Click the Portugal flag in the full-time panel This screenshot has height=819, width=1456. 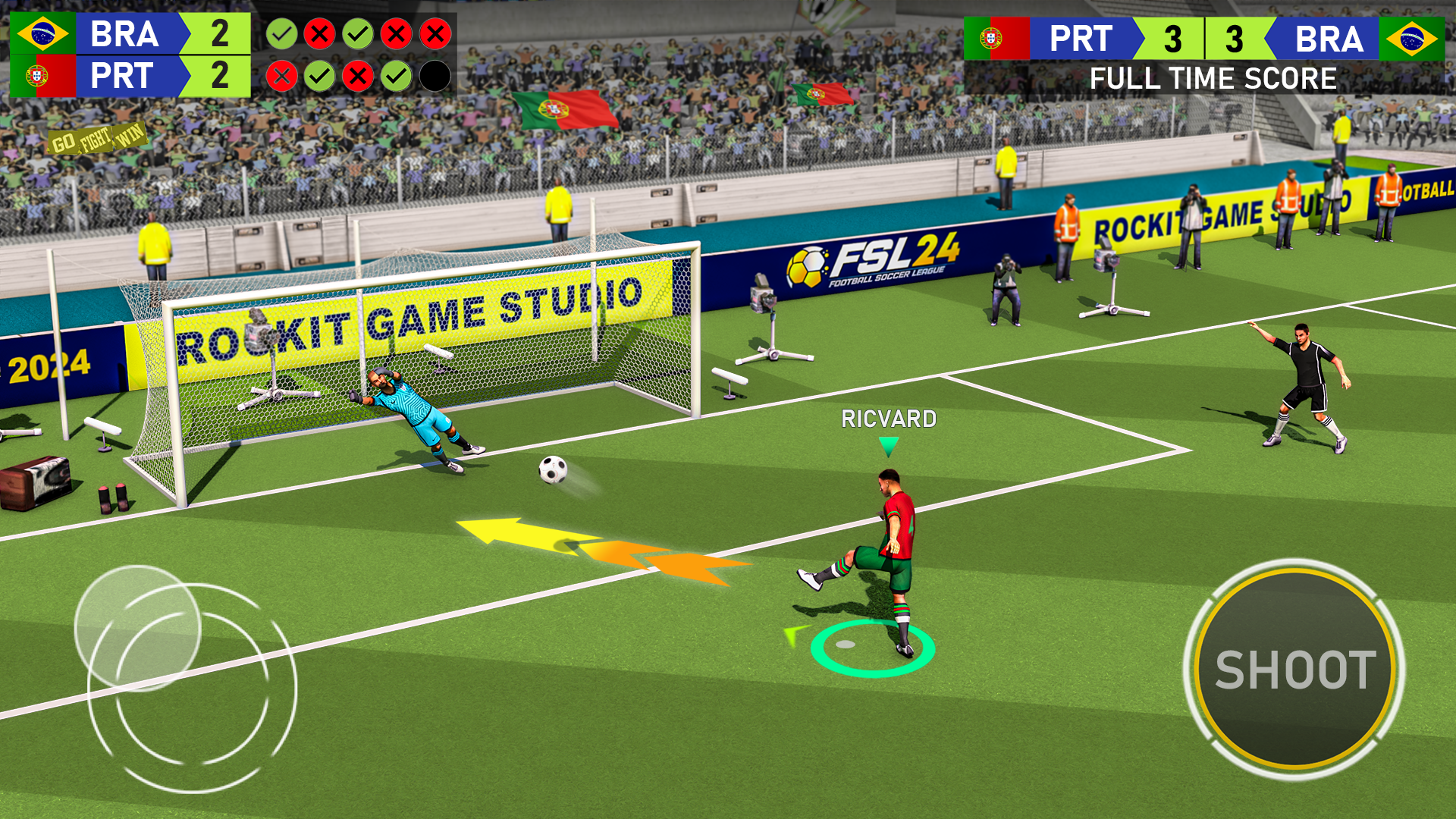click(996, 39)
